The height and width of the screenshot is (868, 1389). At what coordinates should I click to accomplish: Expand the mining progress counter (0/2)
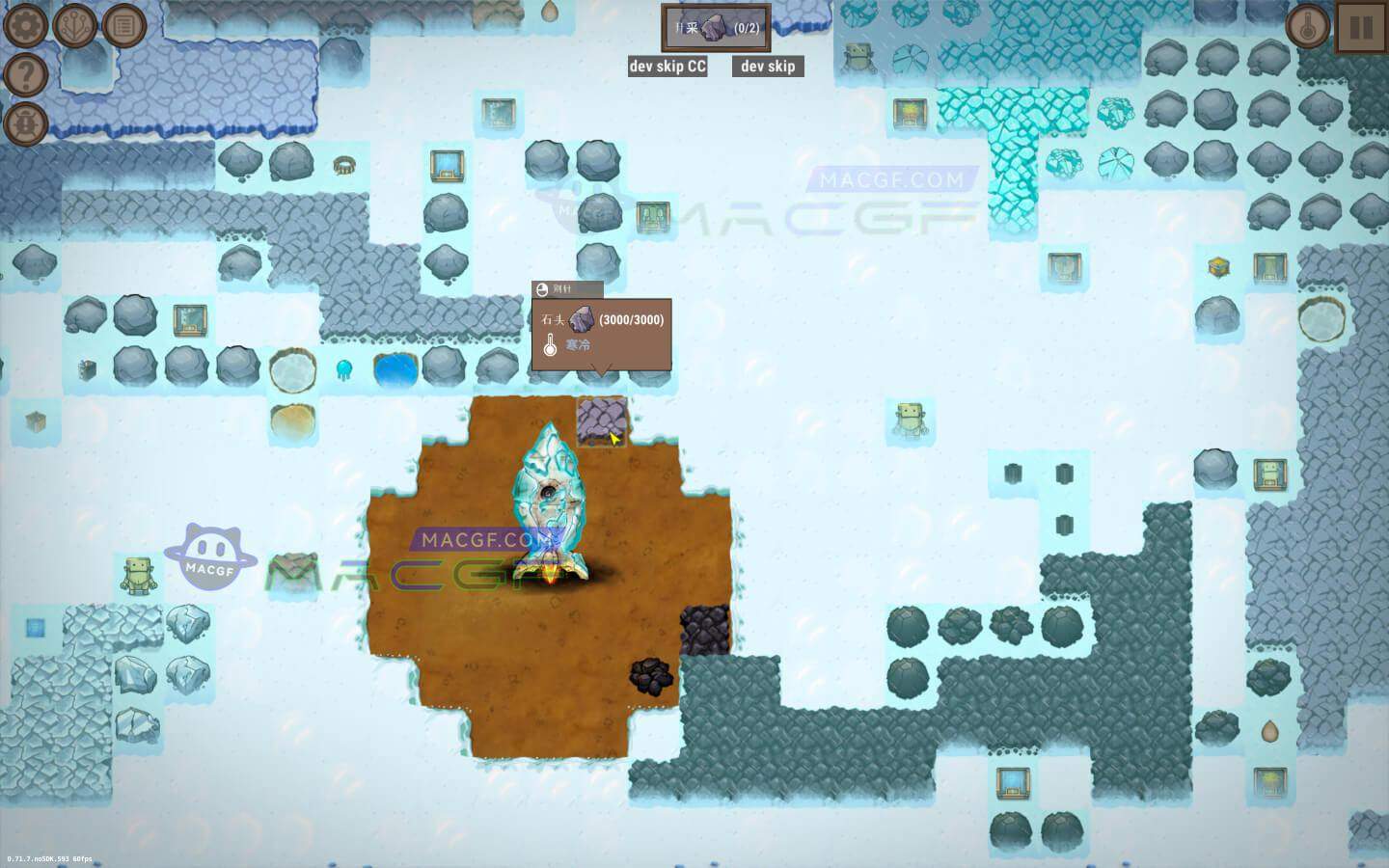click(x=746, y=29)
